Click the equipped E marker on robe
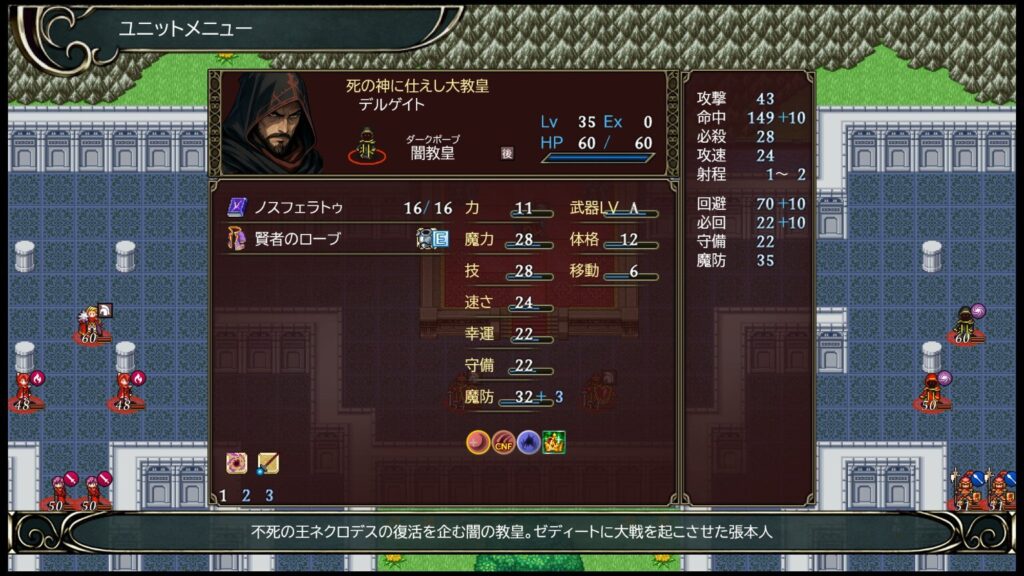 point(440,239)
